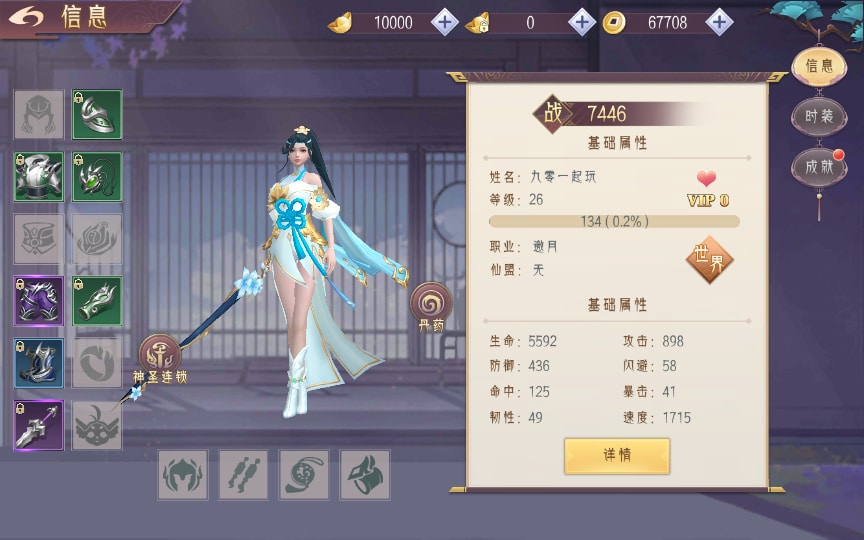Select the silver chest armor slot
Screen dimensions: 864x540
pyautogui.click(x=39, y=177)
